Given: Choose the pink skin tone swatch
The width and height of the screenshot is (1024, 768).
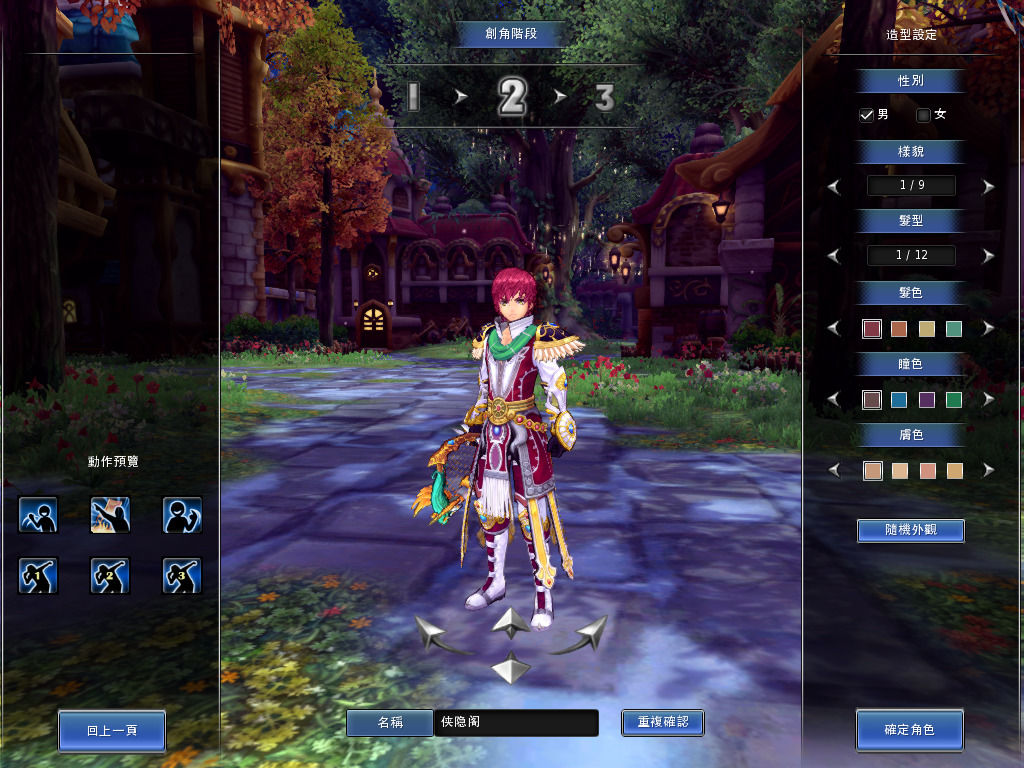Looking at the screenshot, I should (x=927, y=470).
